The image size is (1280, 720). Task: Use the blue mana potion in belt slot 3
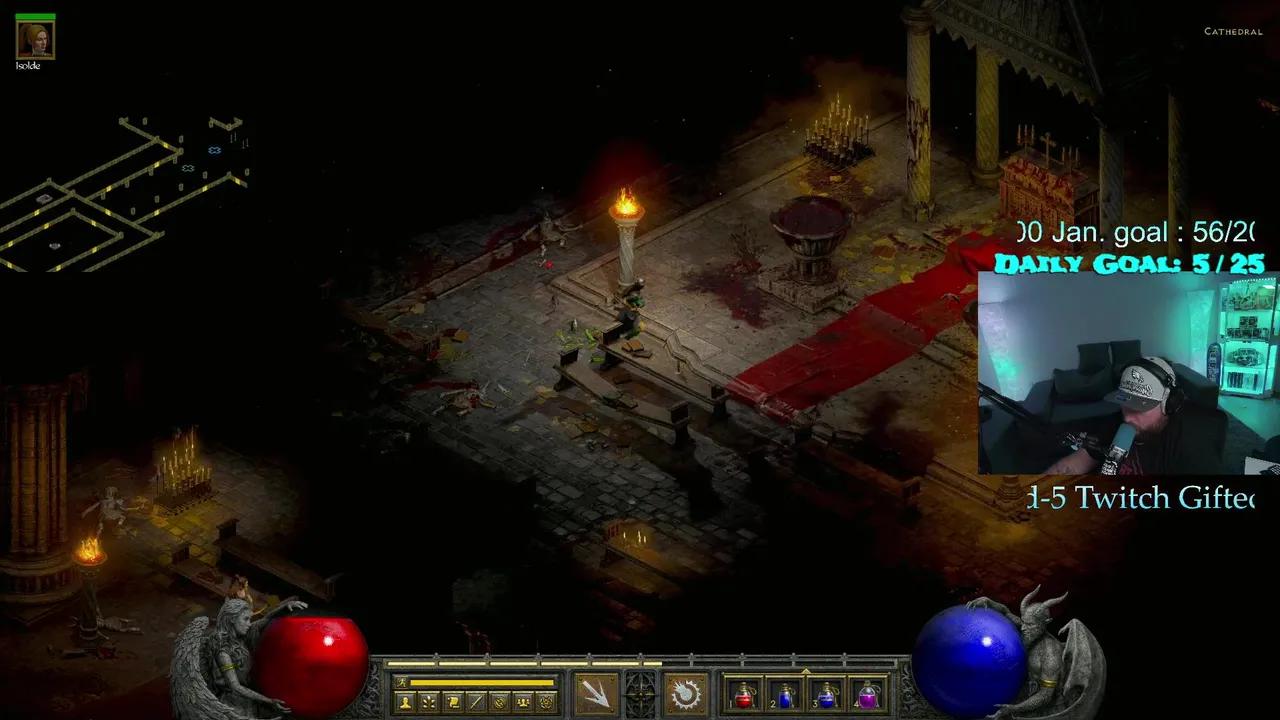(827, 695)
